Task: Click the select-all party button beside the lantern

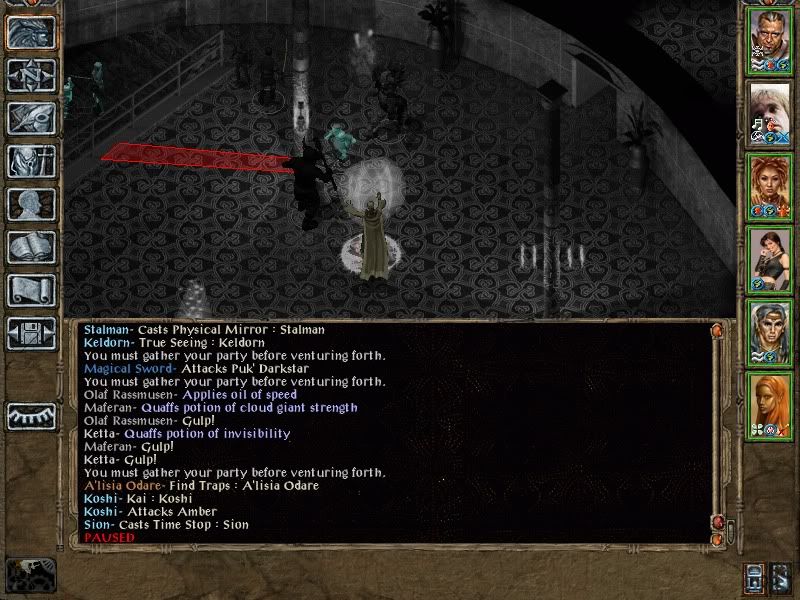Action: pyautogui.click(x=783, y=578)
